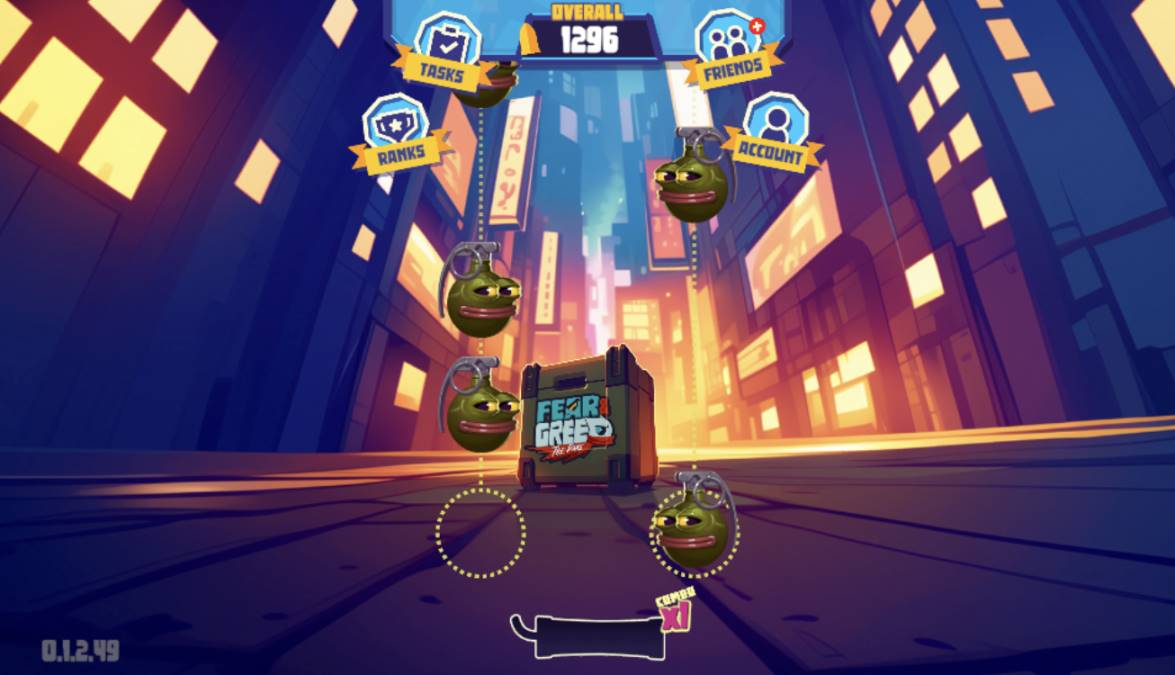Hit the grenade in the dotted circle
Image resolution: width=1175 pixels, height=675 pixels.
694,523
